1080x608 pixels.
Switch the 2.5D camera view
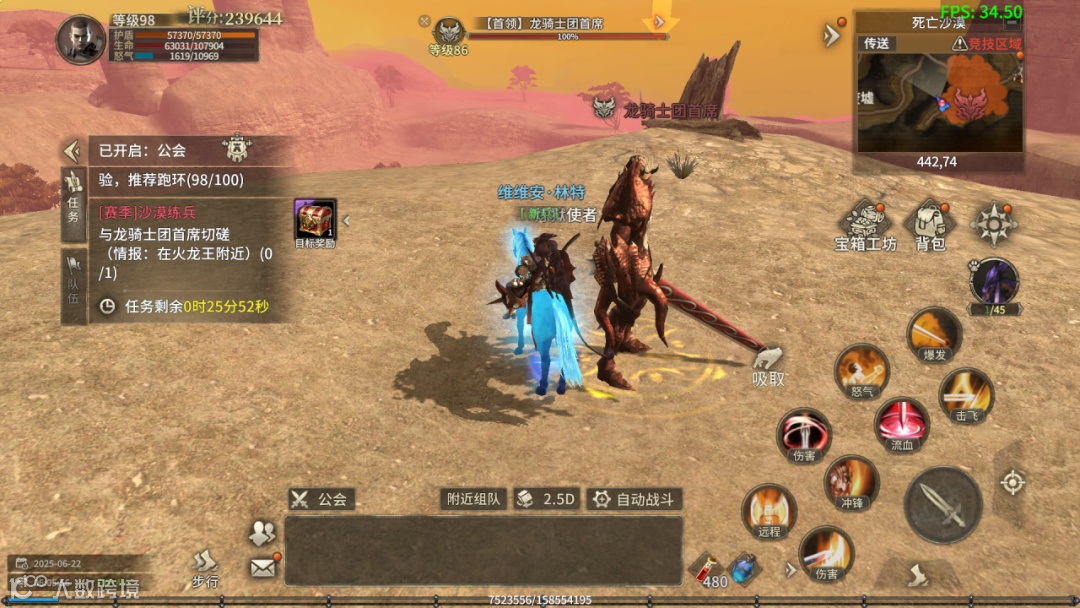[547, 499]
